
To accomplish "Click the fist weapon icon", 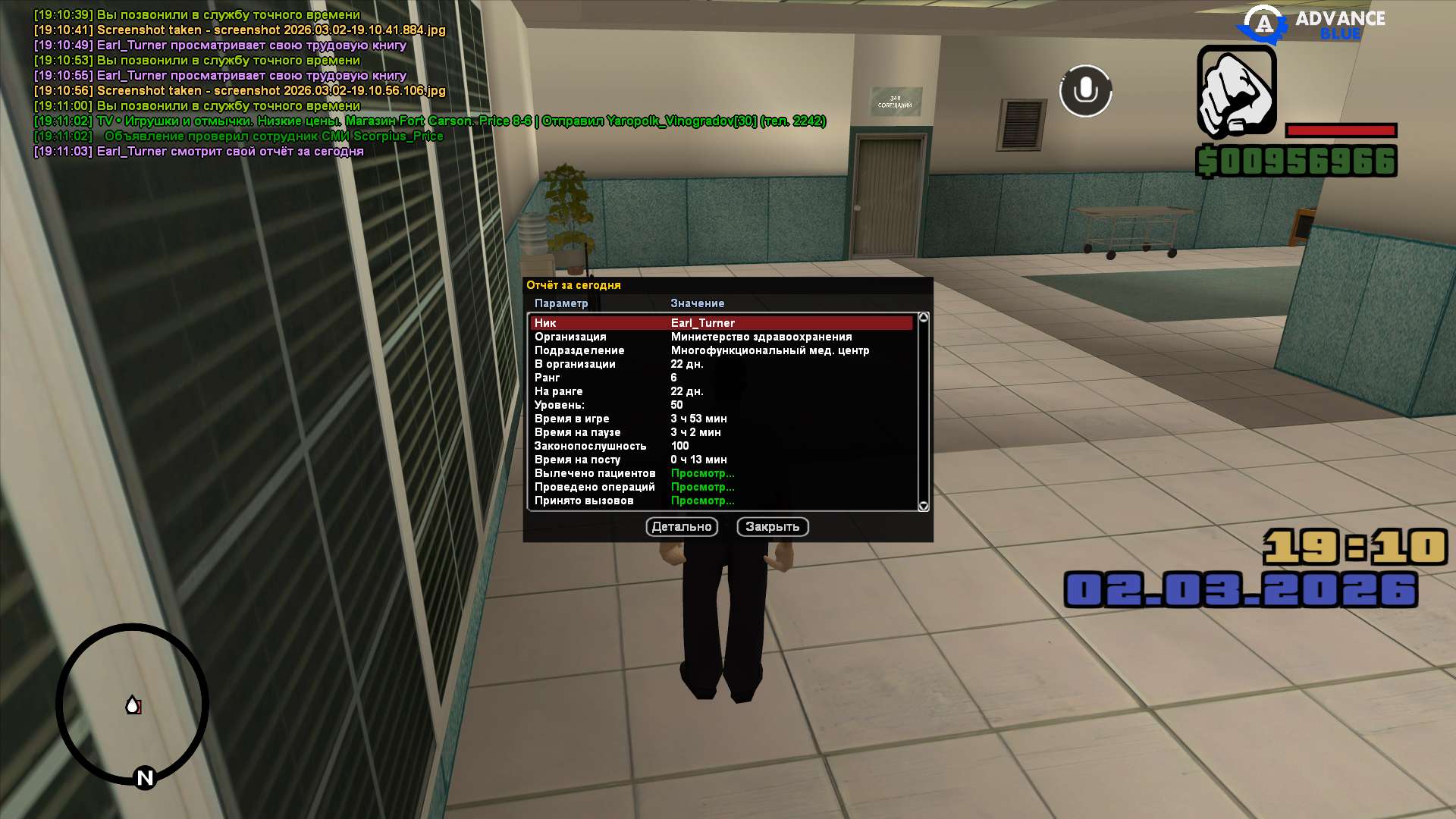I will (x=1236, y=91).
